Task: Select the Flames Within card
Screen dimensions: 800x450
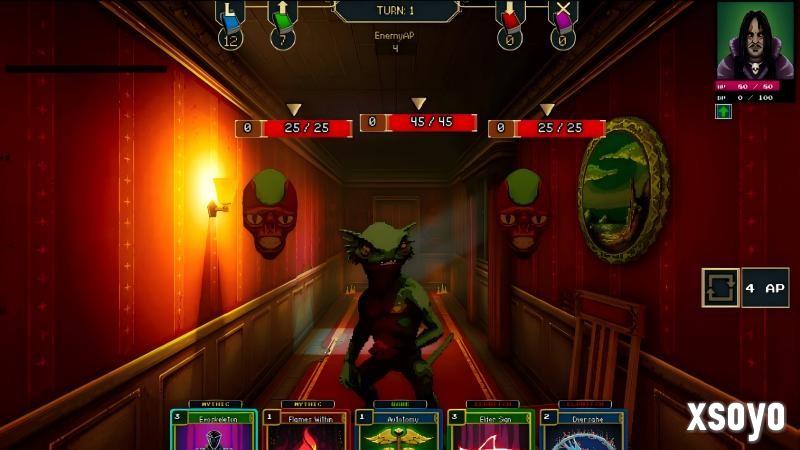Action: coord(307,429)
